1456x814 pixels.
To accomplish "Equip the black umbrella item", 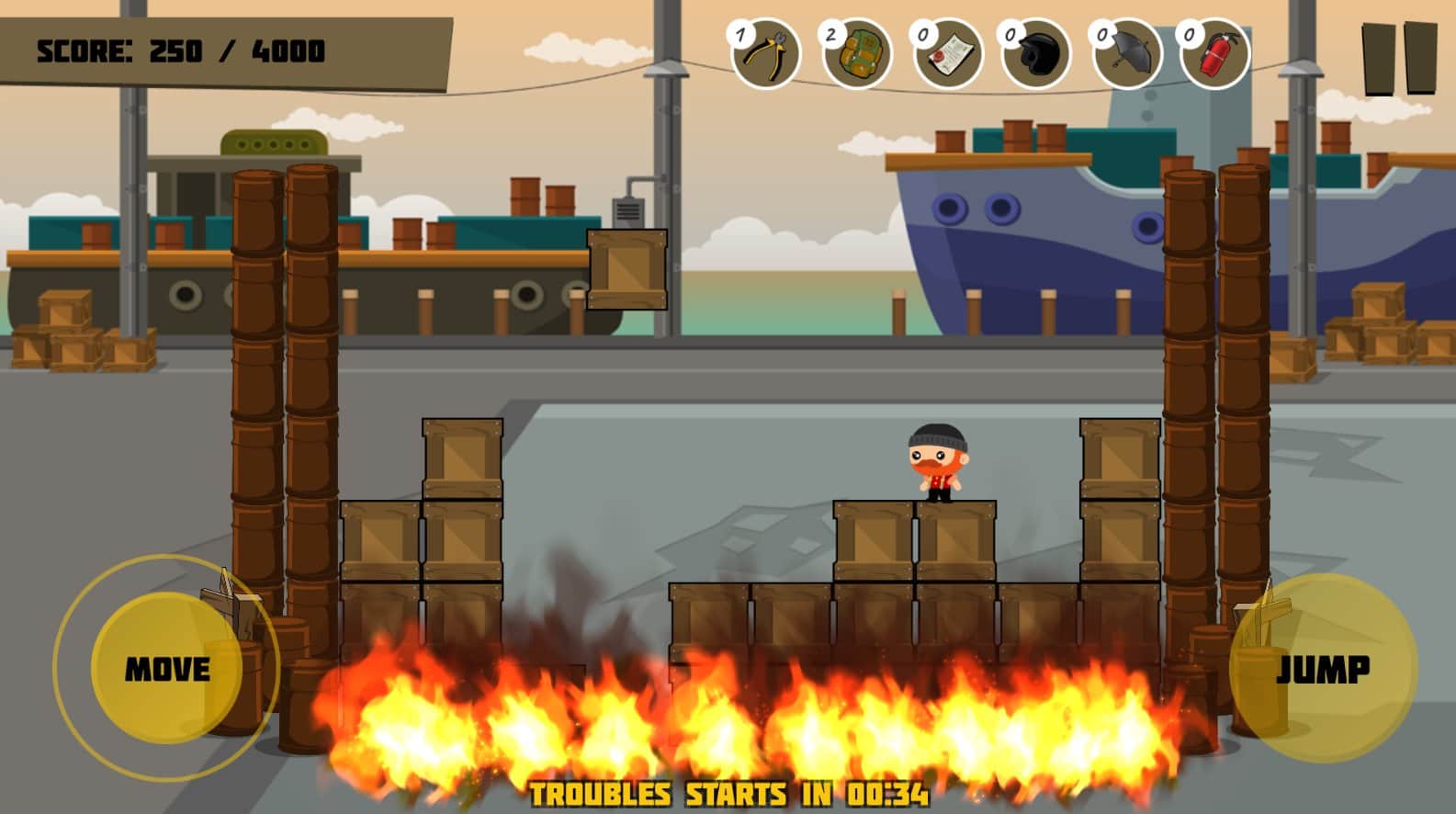I will click(1127, 55).
